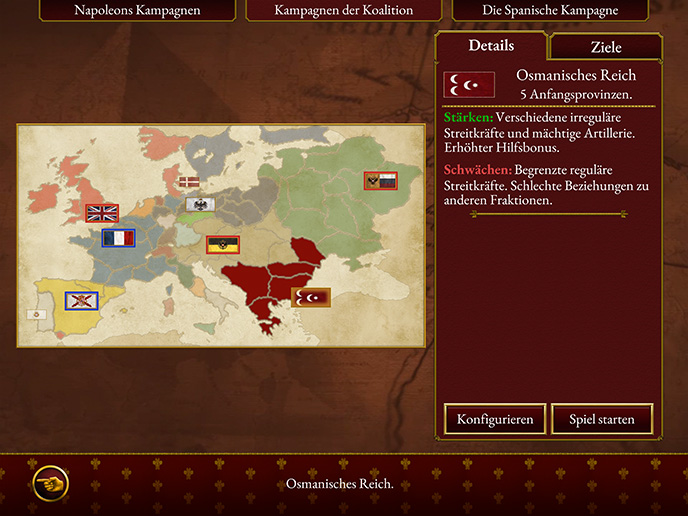Click the Konfigurieren button
Image resolution: width=688 pixels, height=516 pixels.
click(x=495, y=418)
